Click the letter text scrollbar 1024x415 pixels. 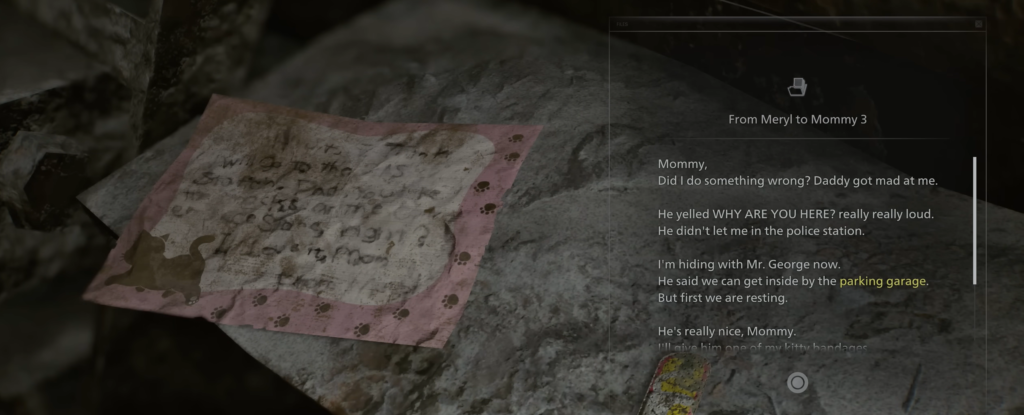(x=975, y=220)
